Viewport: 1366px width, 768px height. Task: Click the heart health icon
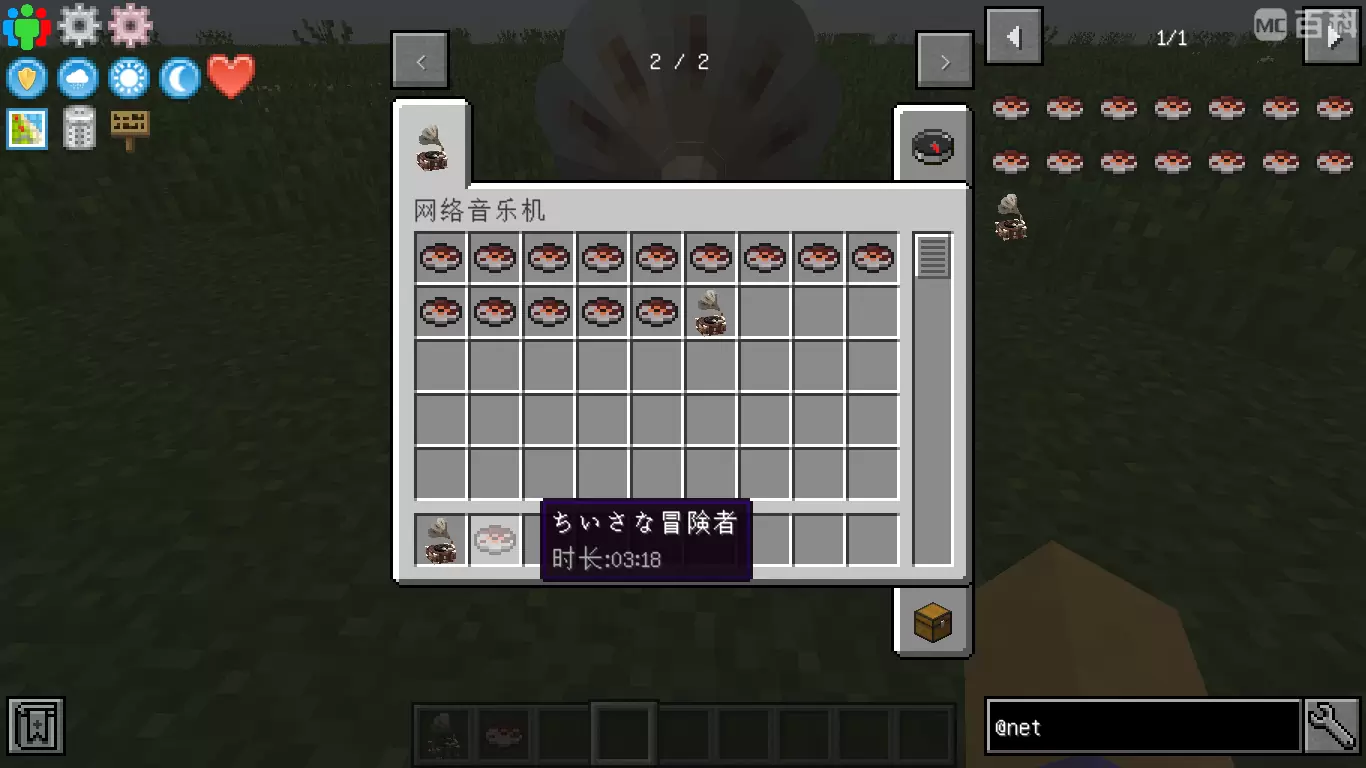click(232, 75)
